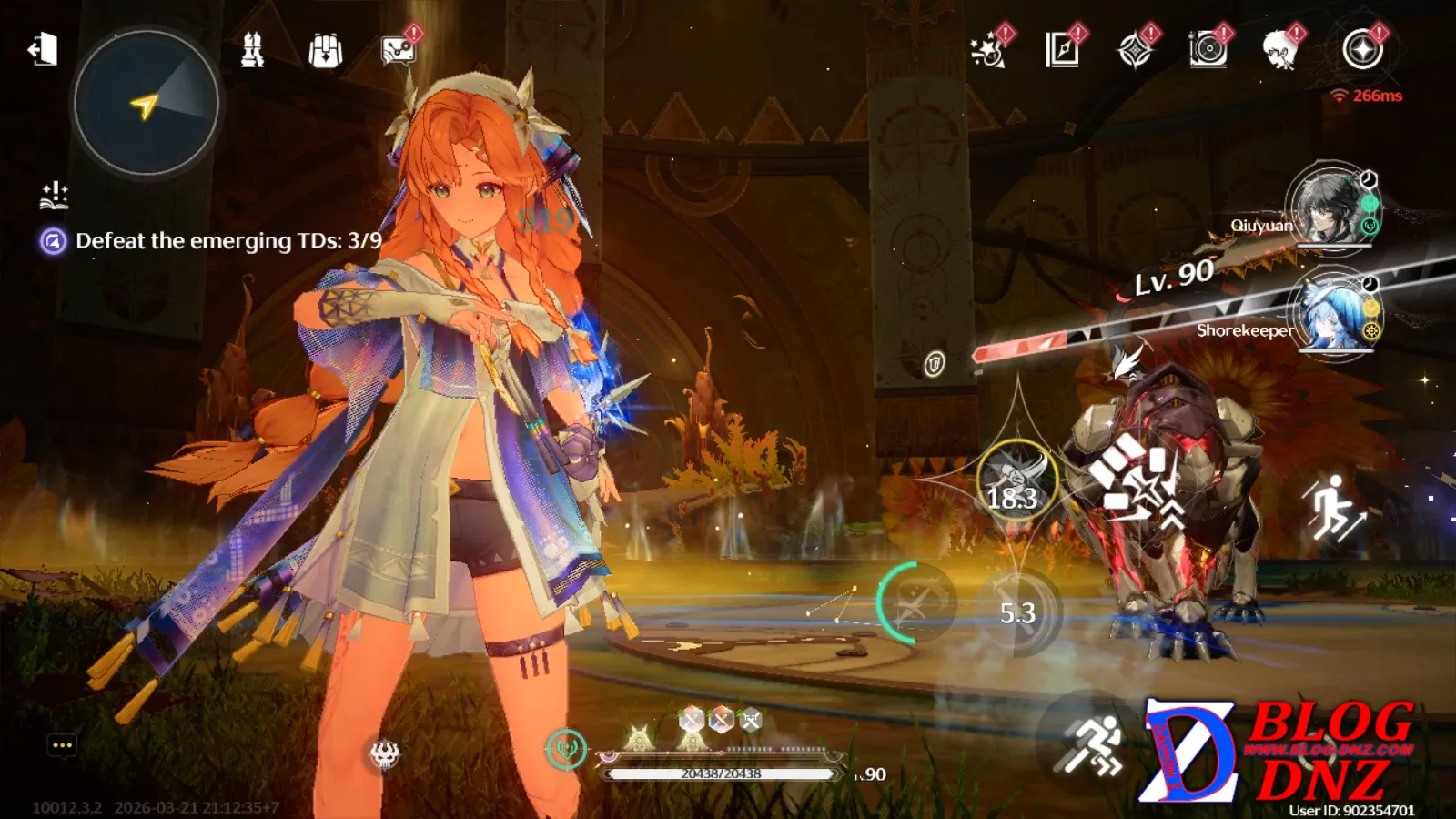1456x819 pixels.
Task: Open the backpack inventory icon
Action: 325,51
